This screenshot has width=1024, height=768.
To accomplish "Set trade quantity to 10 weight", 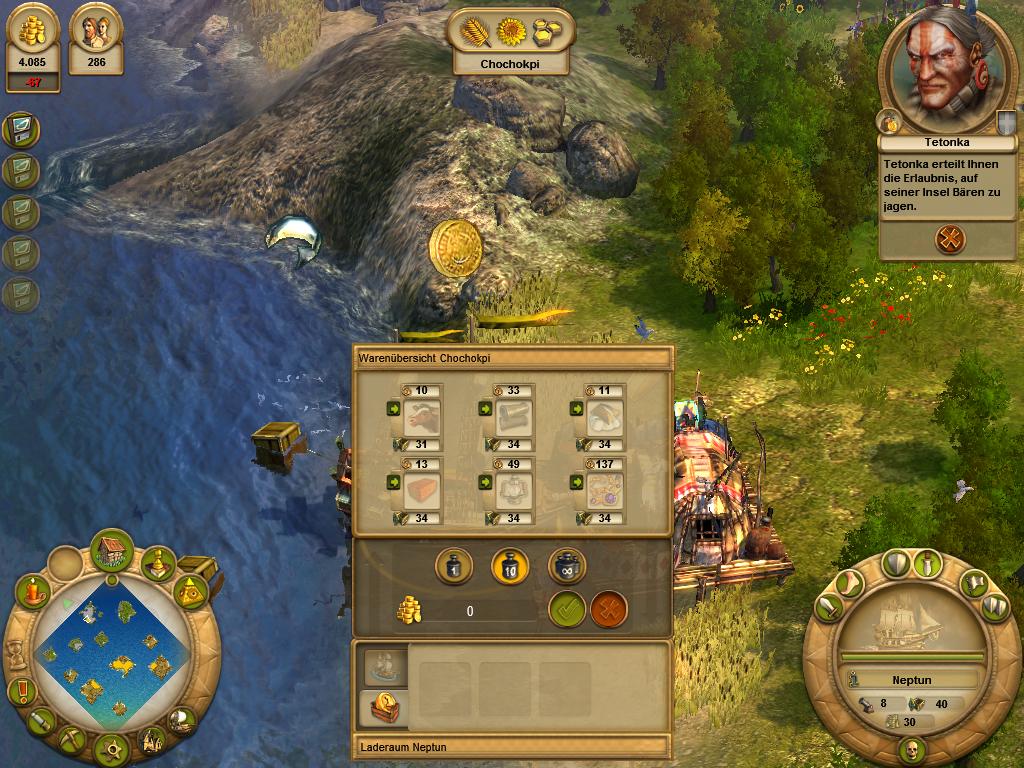I will (510, 567).
